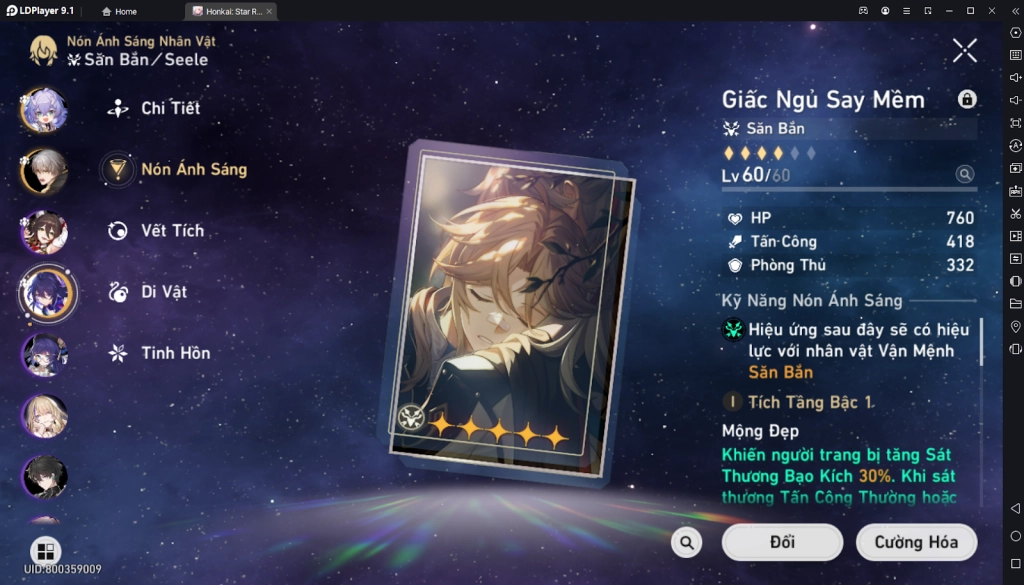Open the four-square grid menu button
The width and height of the screenshot is (1024, 585).
[x=45, y=552]
